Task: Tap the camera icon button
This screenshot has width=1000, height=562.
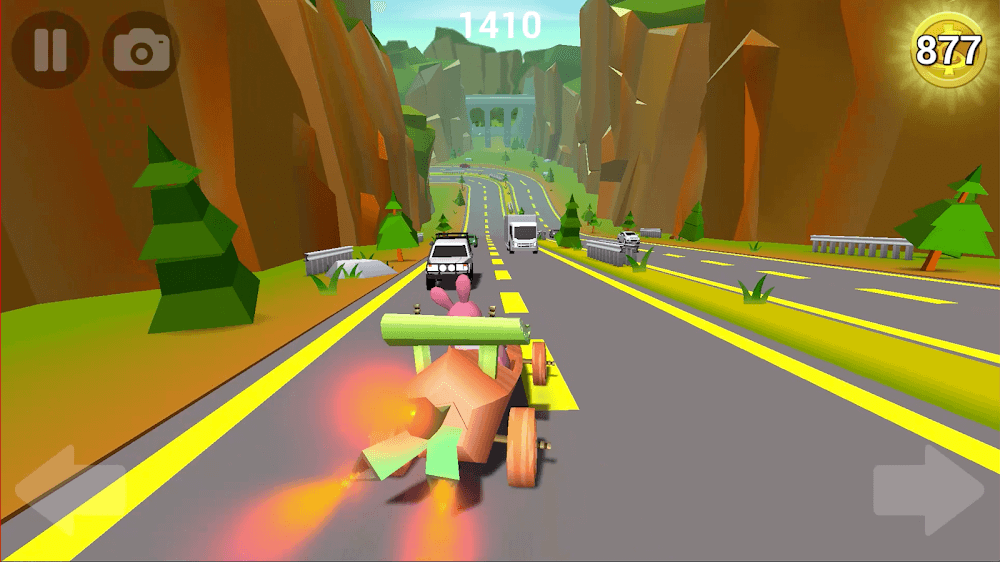Action: 142,50
